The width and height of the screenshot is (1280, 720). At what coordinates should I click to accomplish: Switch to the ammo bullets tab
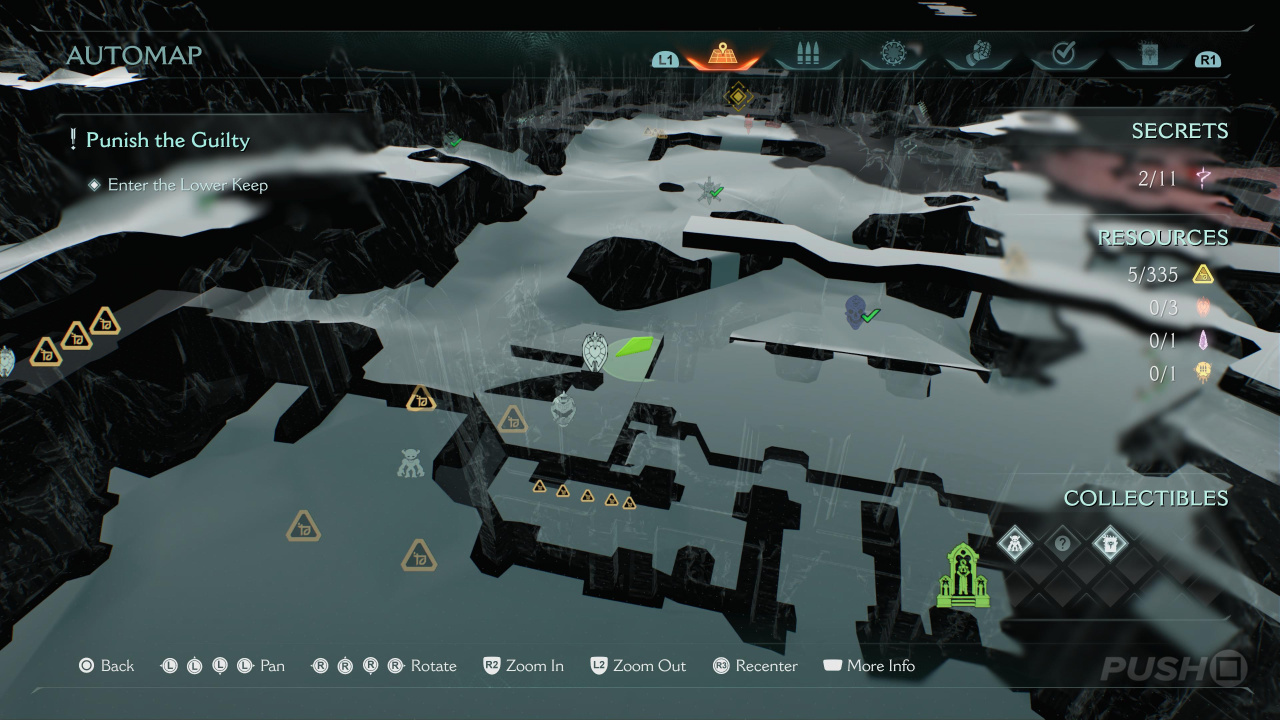click(x=807, y=55)
